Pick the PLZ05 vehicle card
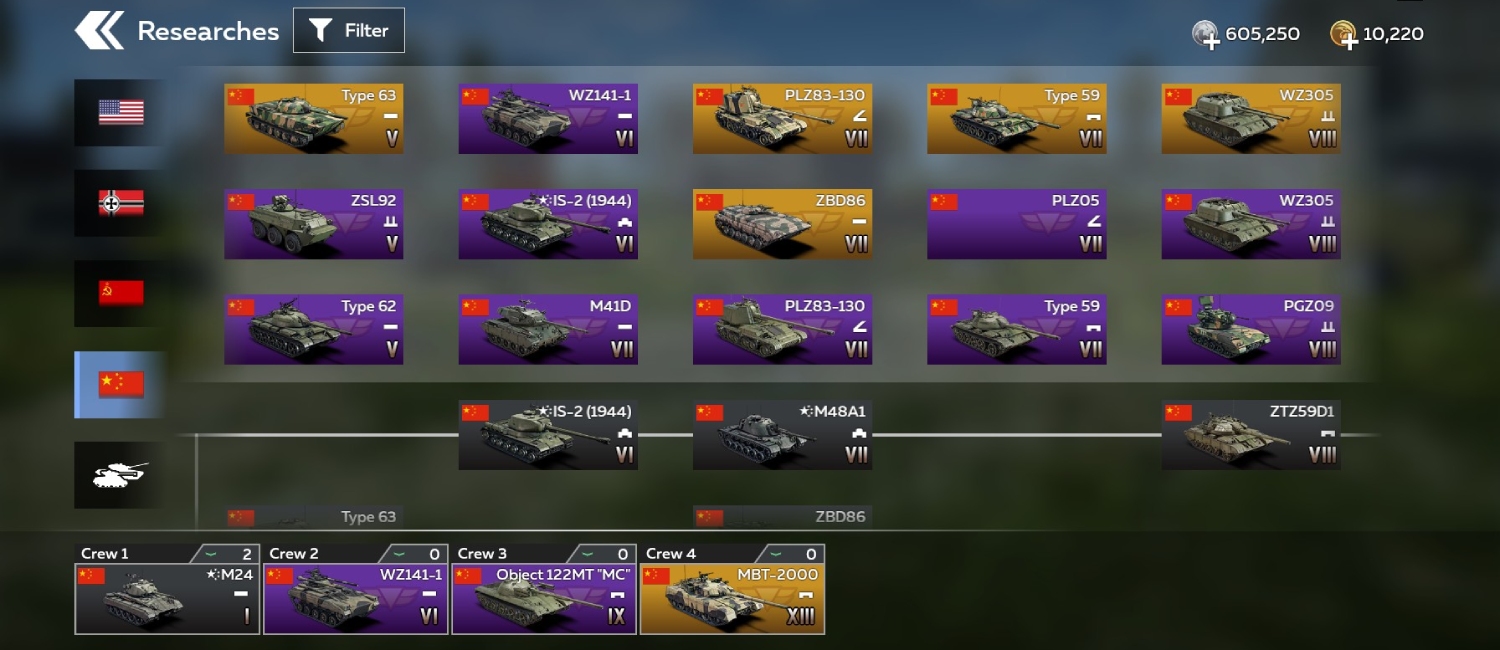The width and height of the screenshot is (1500, 650). [x=1016, y=224]
